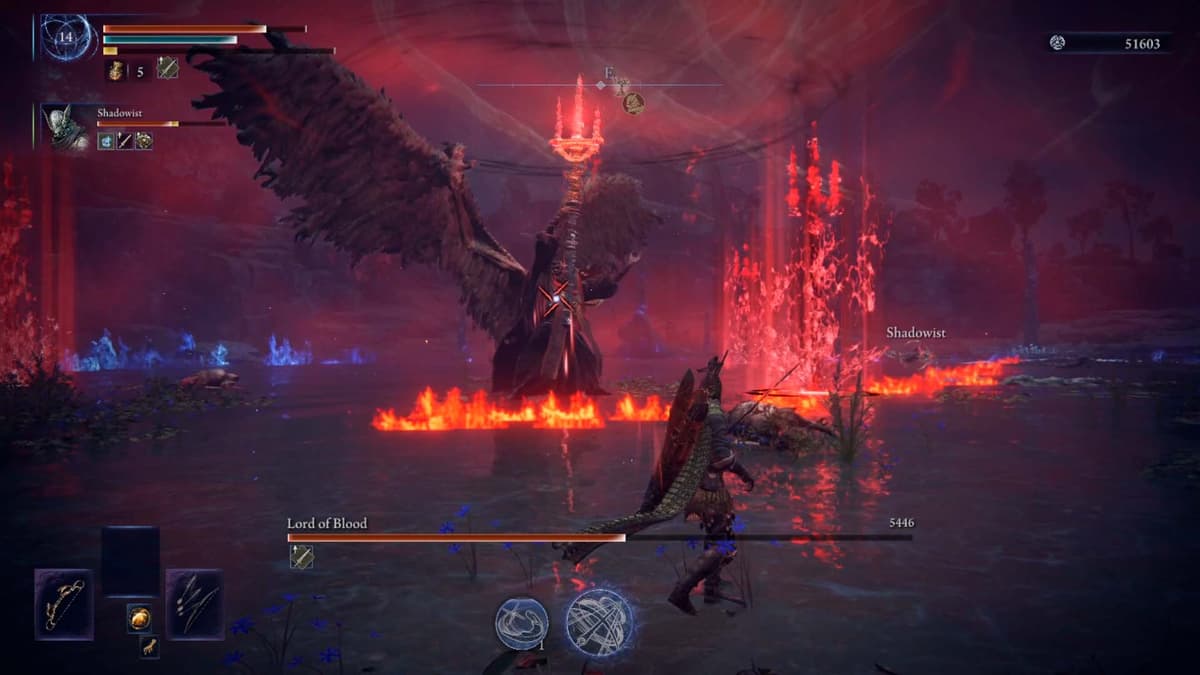Screen dimensions: 1200x675
Task: Click the runes currency icon
Action: (1058, 42)
